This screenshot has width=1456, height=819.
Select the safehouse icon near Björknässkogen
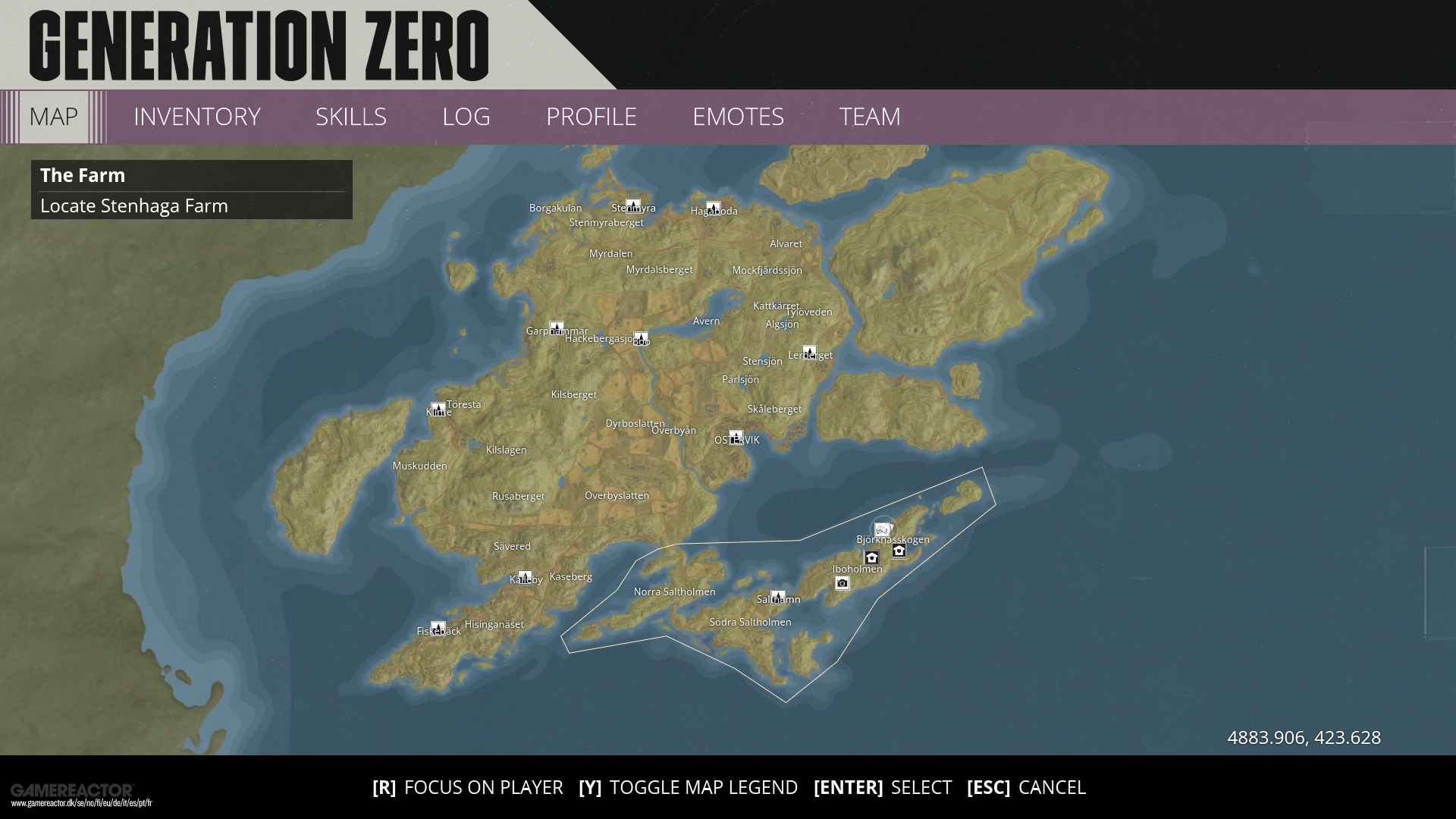[x=899, y=551]
